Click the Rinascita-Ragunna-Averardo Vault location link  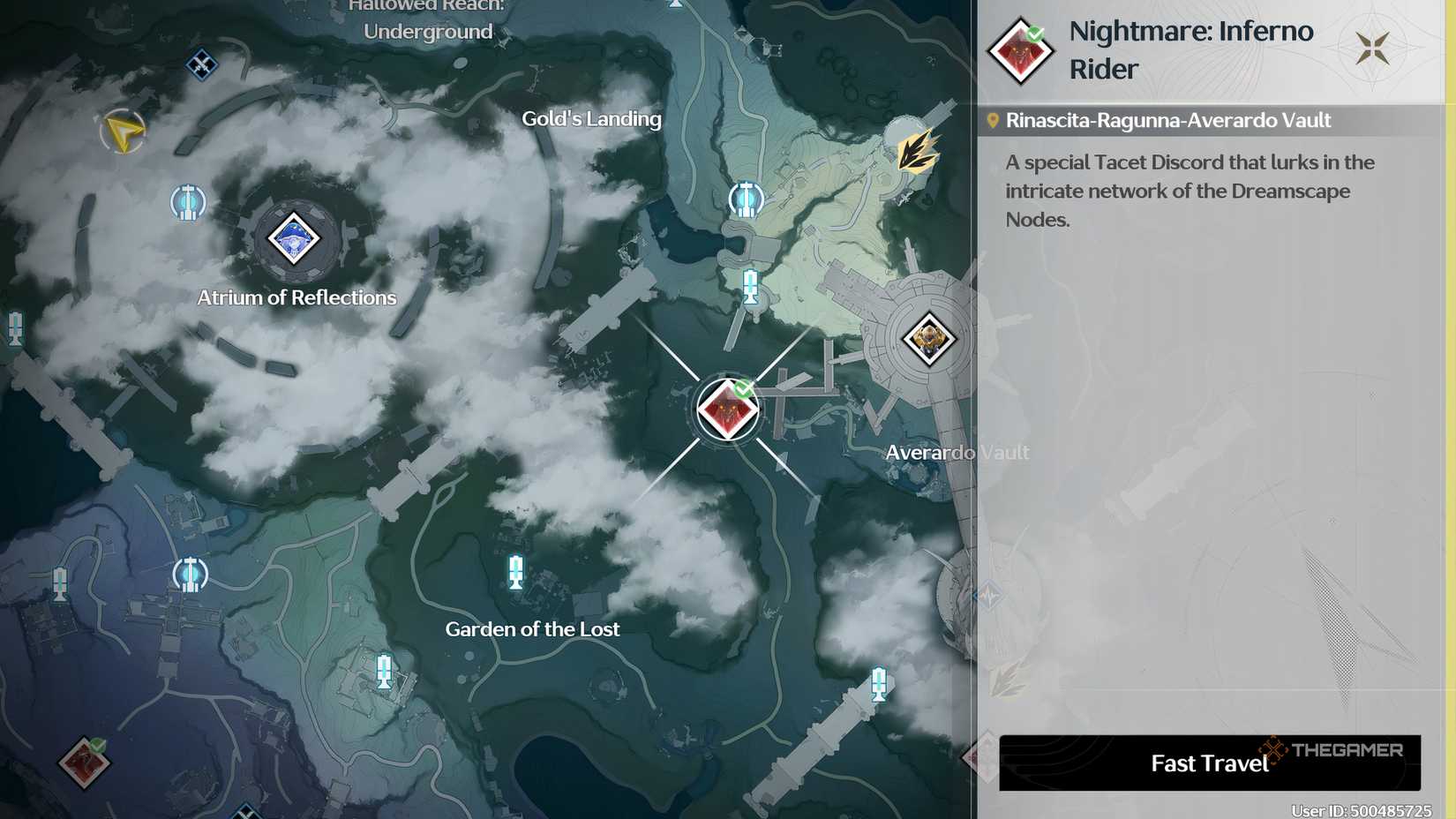[1168, 120]
